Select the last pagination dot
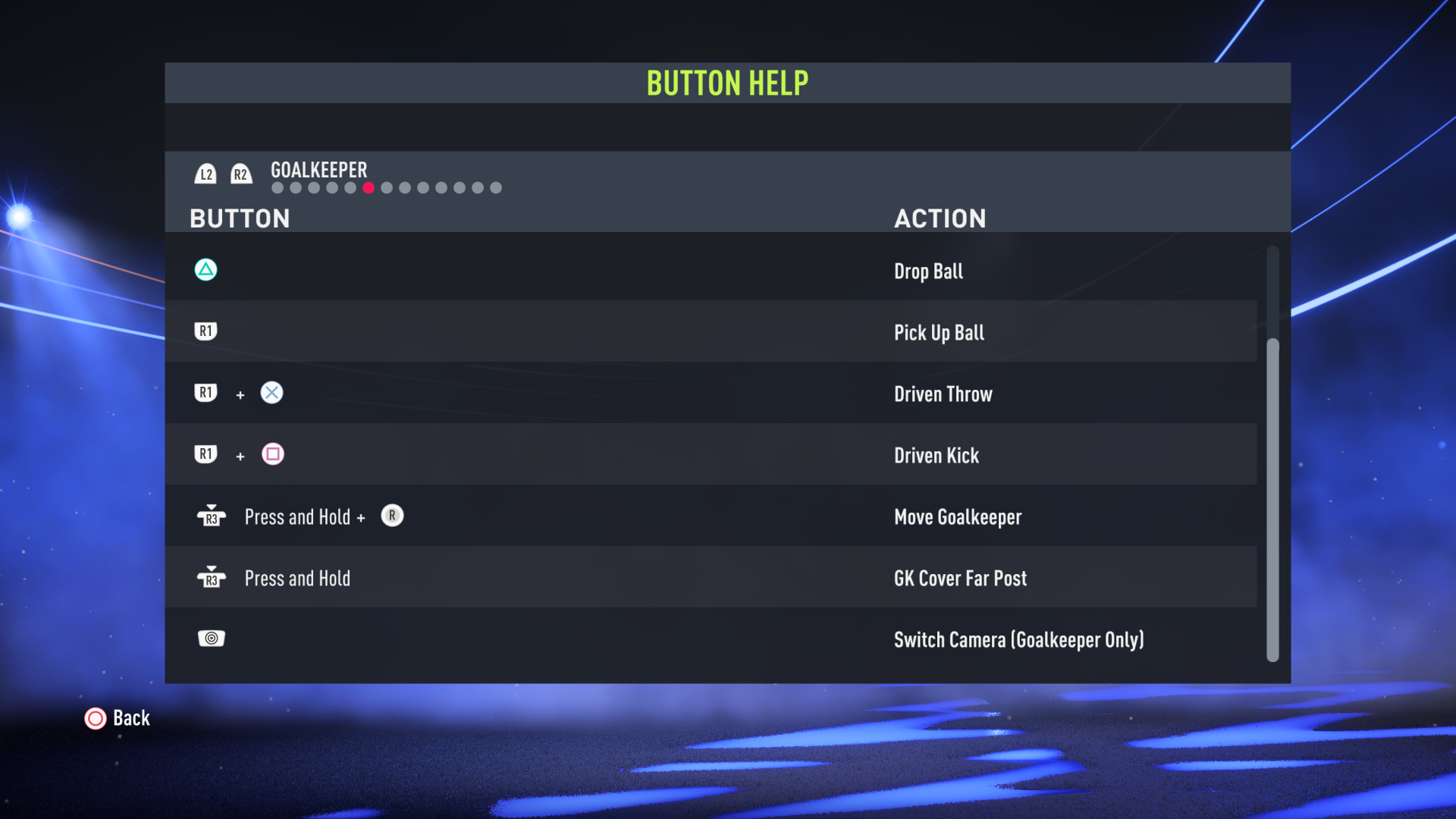 click(497, 187)
